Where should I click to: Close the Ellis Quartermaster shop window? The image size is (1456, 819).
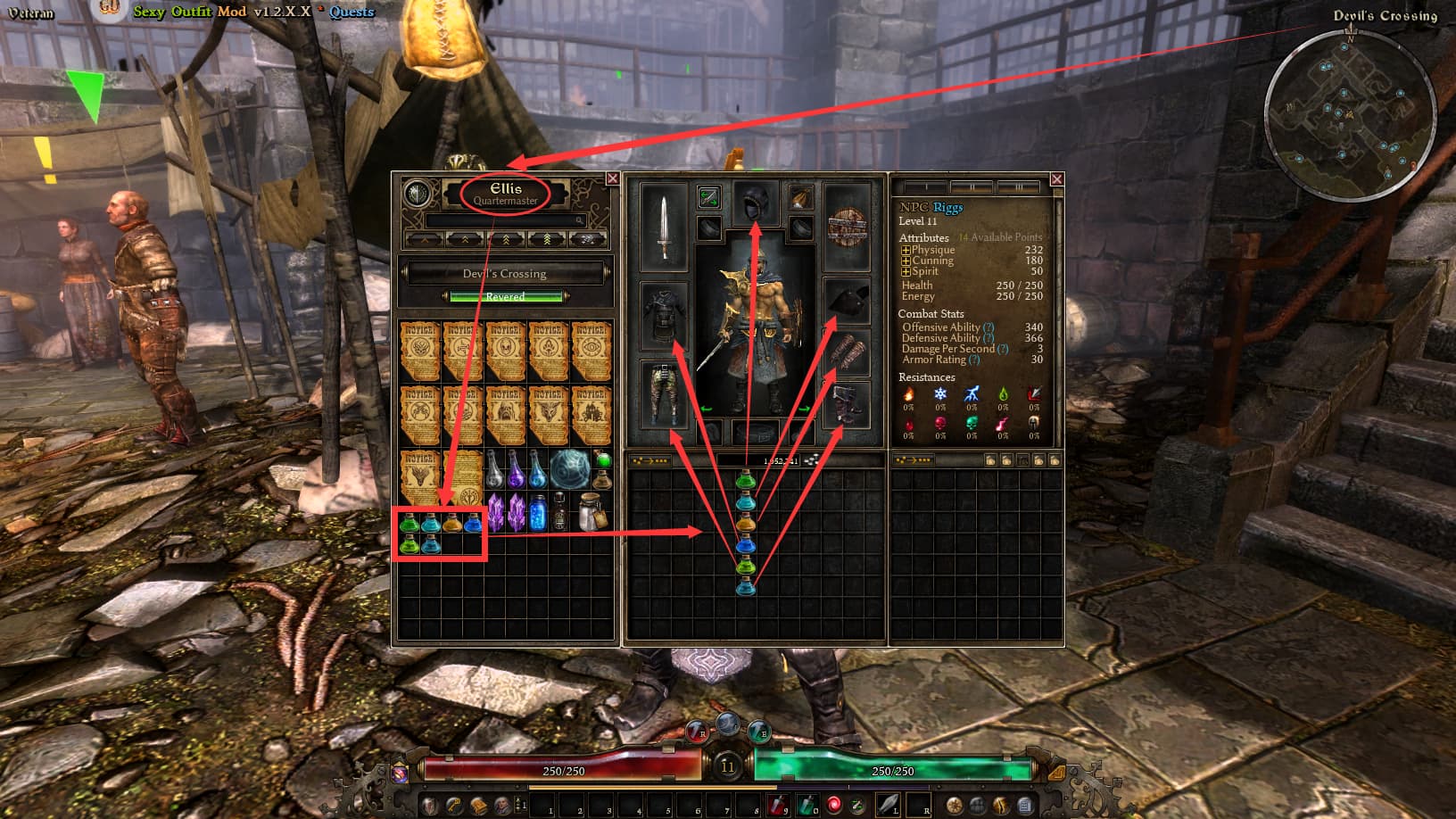pyautogui.click(x=612, y=178)
